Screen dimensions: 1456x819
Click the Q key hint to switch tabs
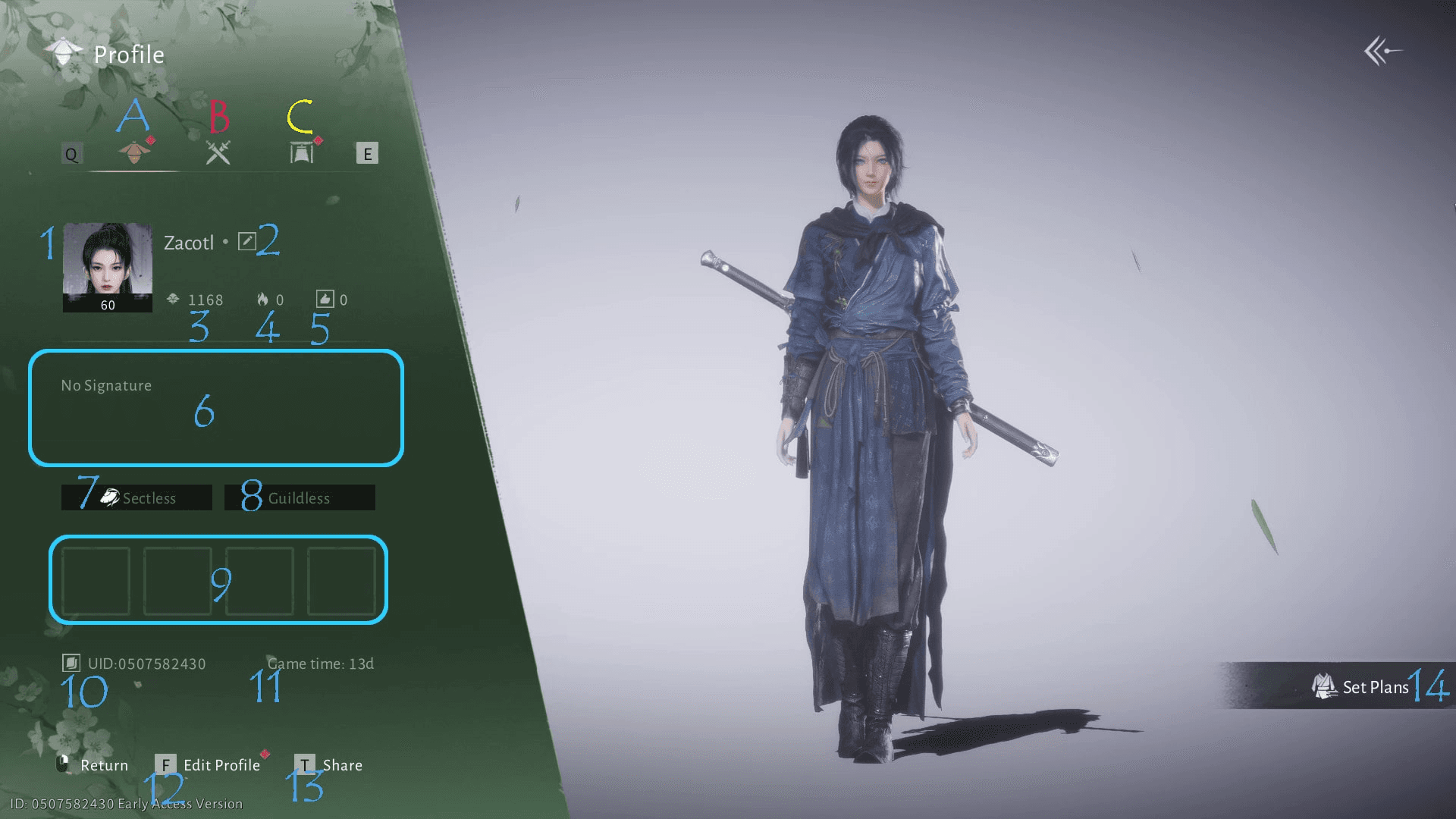[72, 154]
